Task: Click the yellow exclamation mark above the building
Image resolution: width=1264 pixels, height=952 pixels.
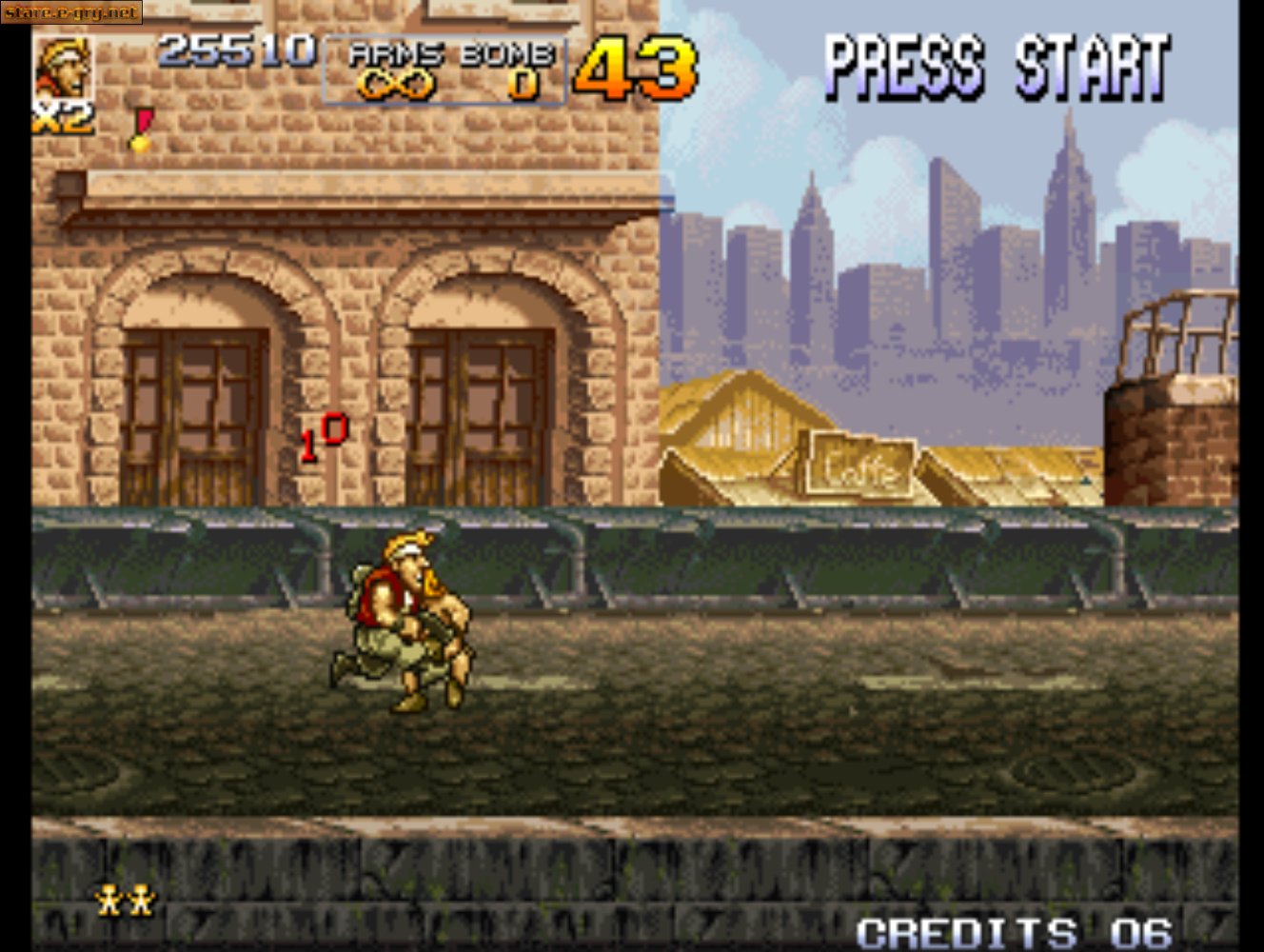Action: [x=141, y=129]
